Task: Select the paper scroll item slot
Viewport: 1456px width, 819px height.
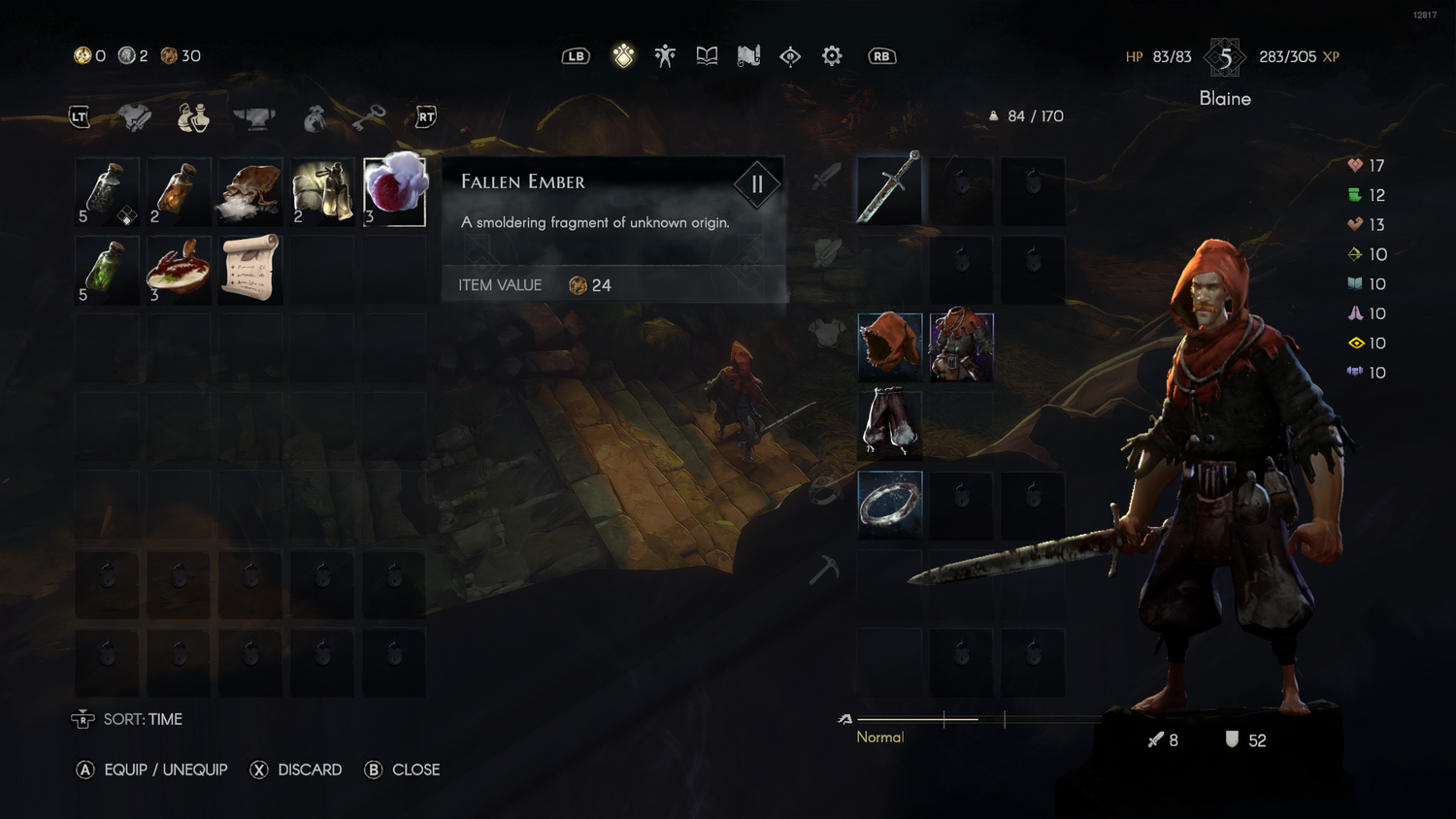Action: (250, 270)
